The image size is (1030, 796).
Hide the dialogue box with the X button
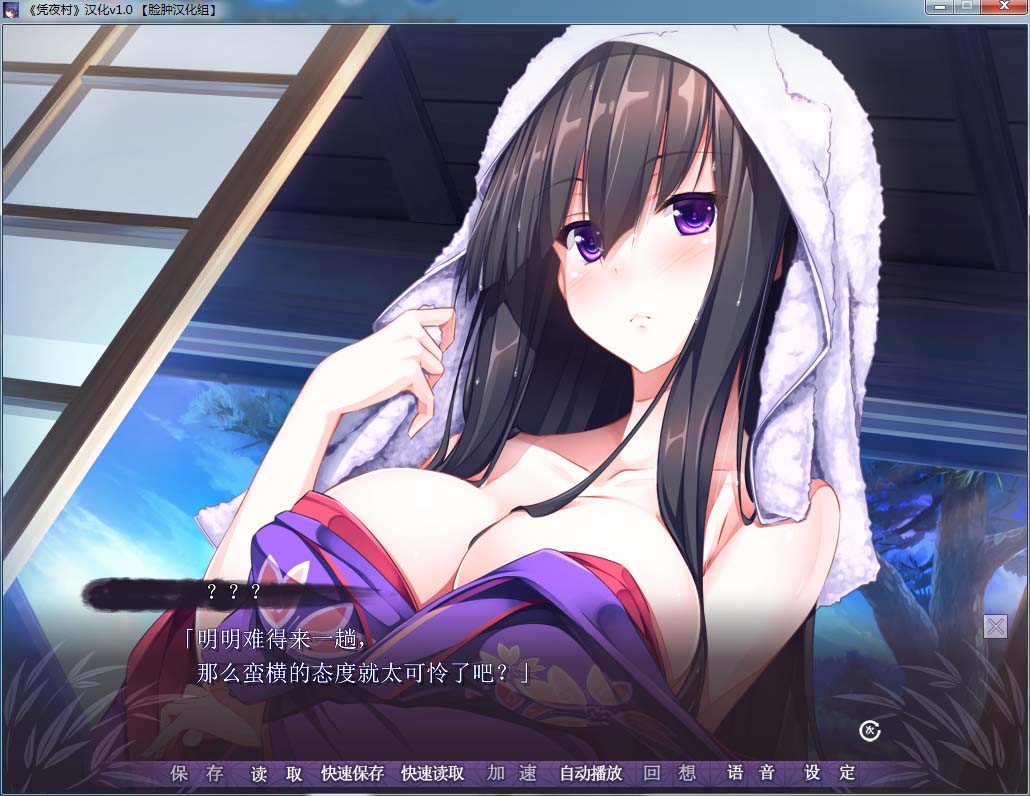[995, 627]
